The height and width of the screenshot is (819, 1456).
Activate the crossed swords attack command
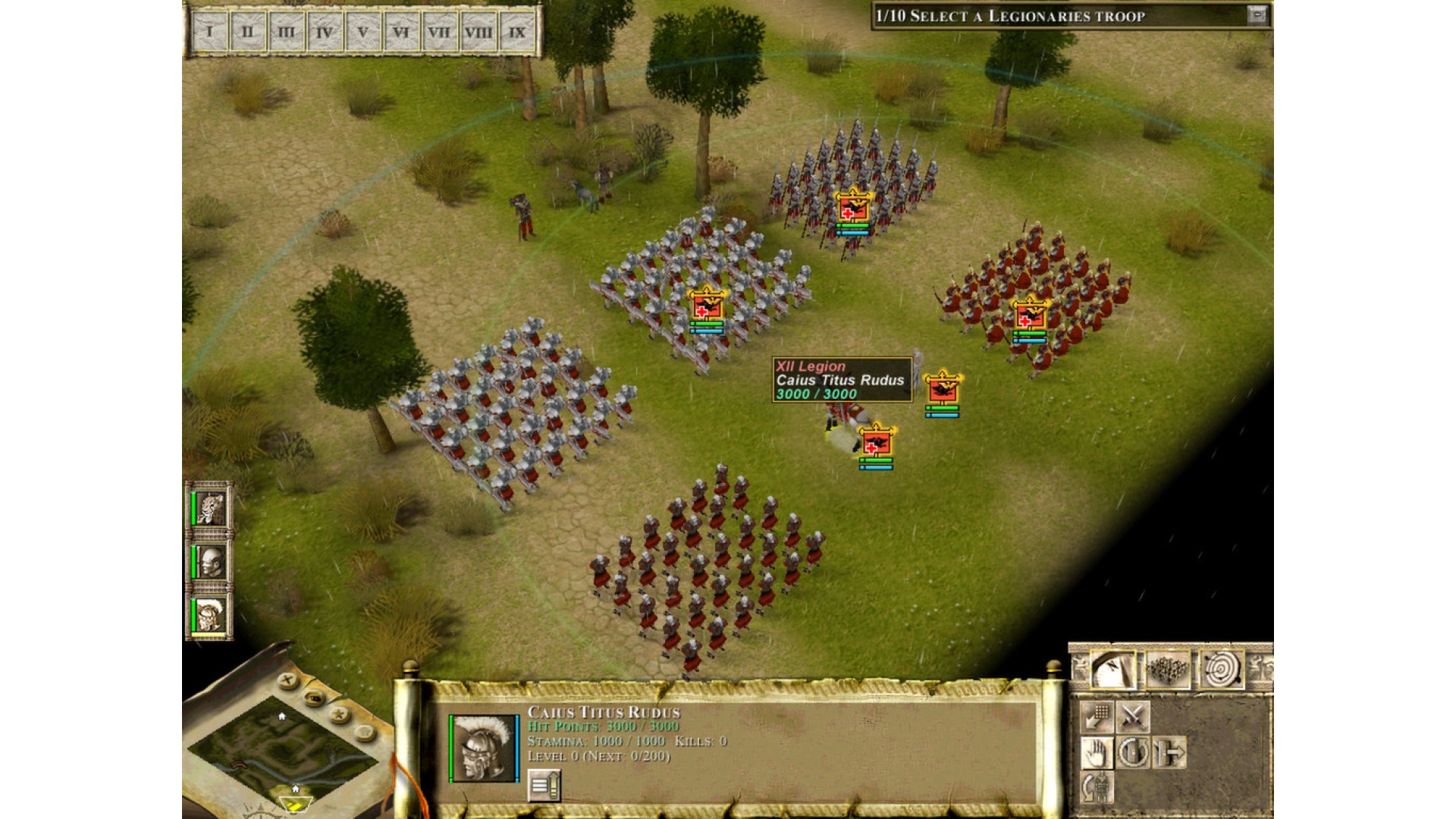tap(1132, 717)
